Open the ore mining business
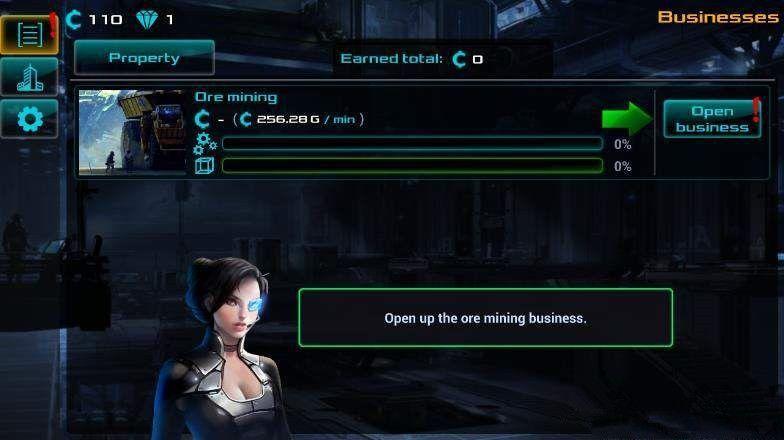Image resolution: width=784 pixels, height=440 pixels. coord(711,119)
